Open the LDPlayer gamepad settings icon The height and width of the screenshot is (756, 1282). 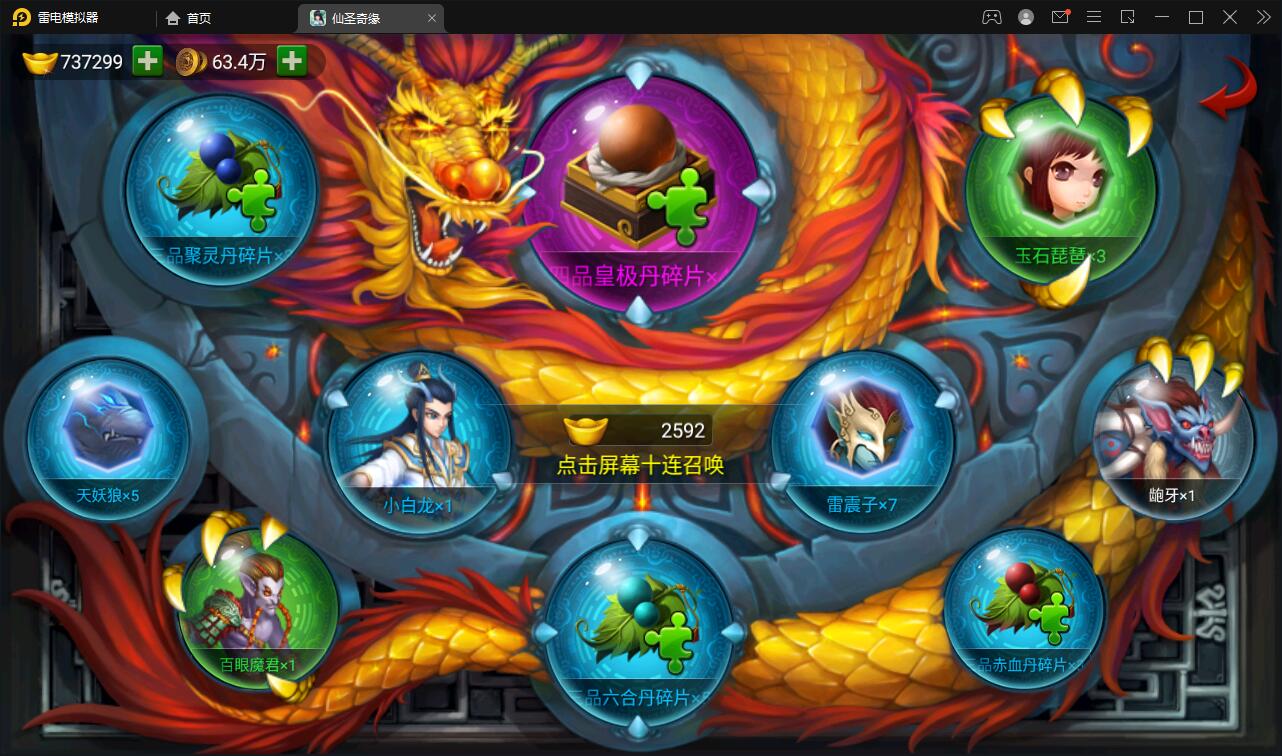point(993,17)
